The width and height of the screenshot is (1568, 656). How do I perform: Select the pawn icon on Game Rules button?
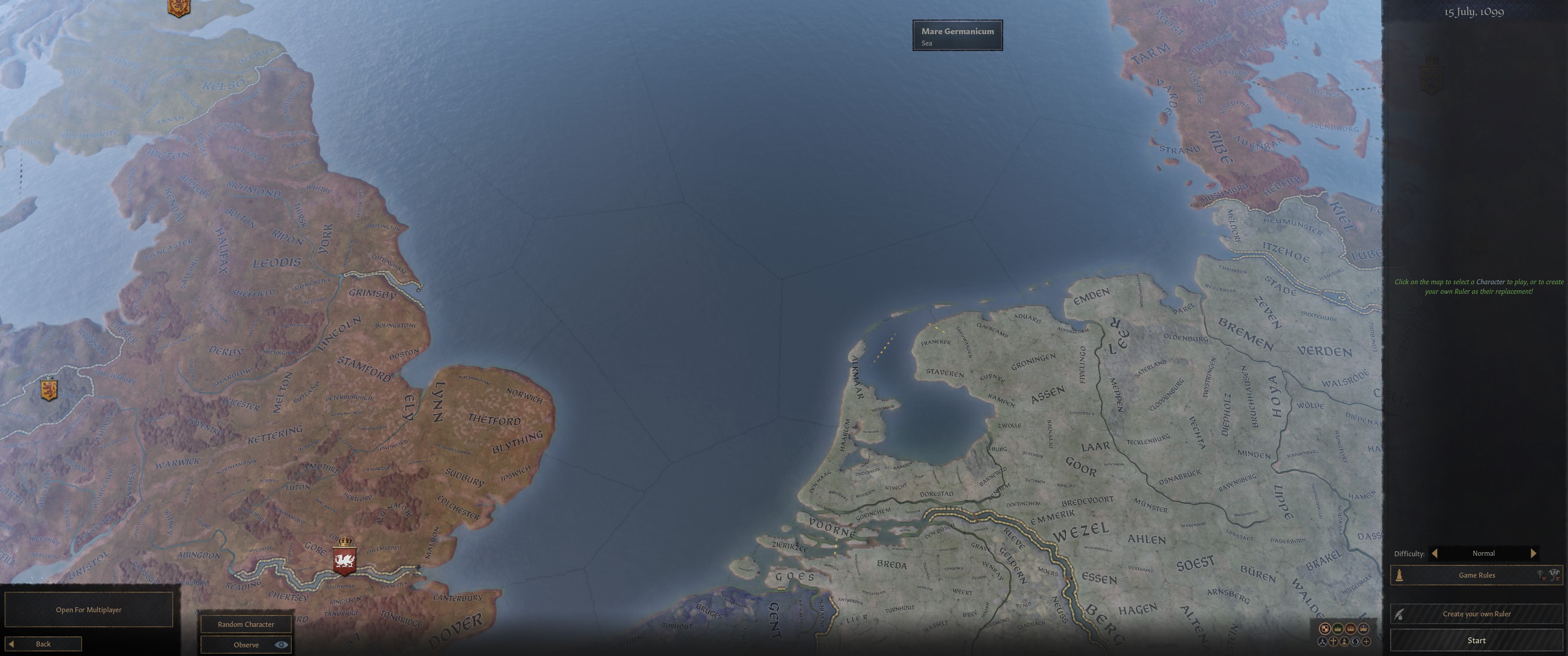(x=1399, y=575)
